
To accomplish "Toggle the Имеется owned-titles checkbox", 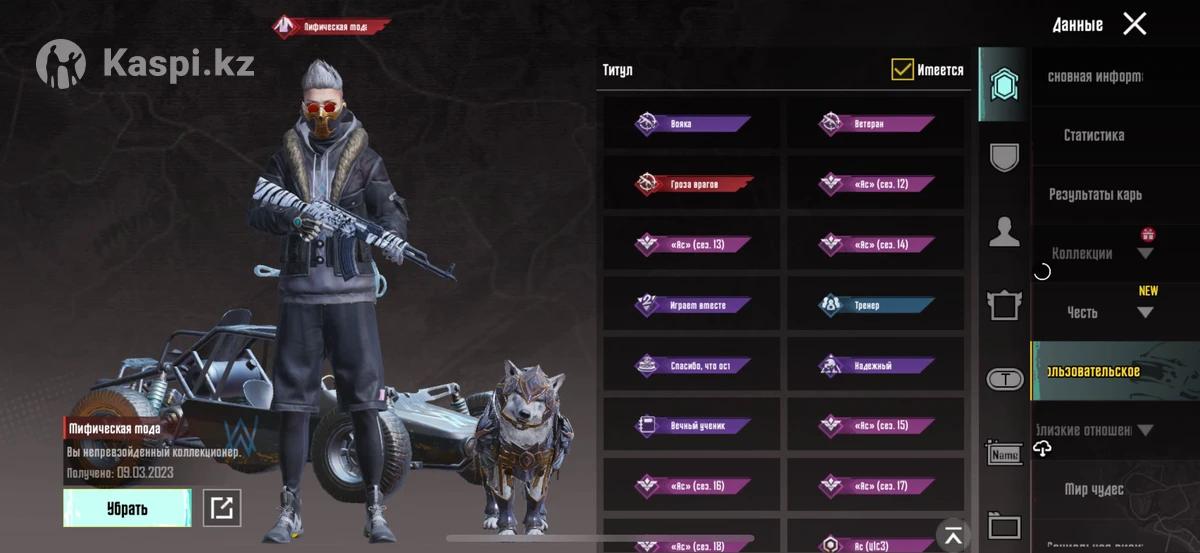I will tap(903, 70).
